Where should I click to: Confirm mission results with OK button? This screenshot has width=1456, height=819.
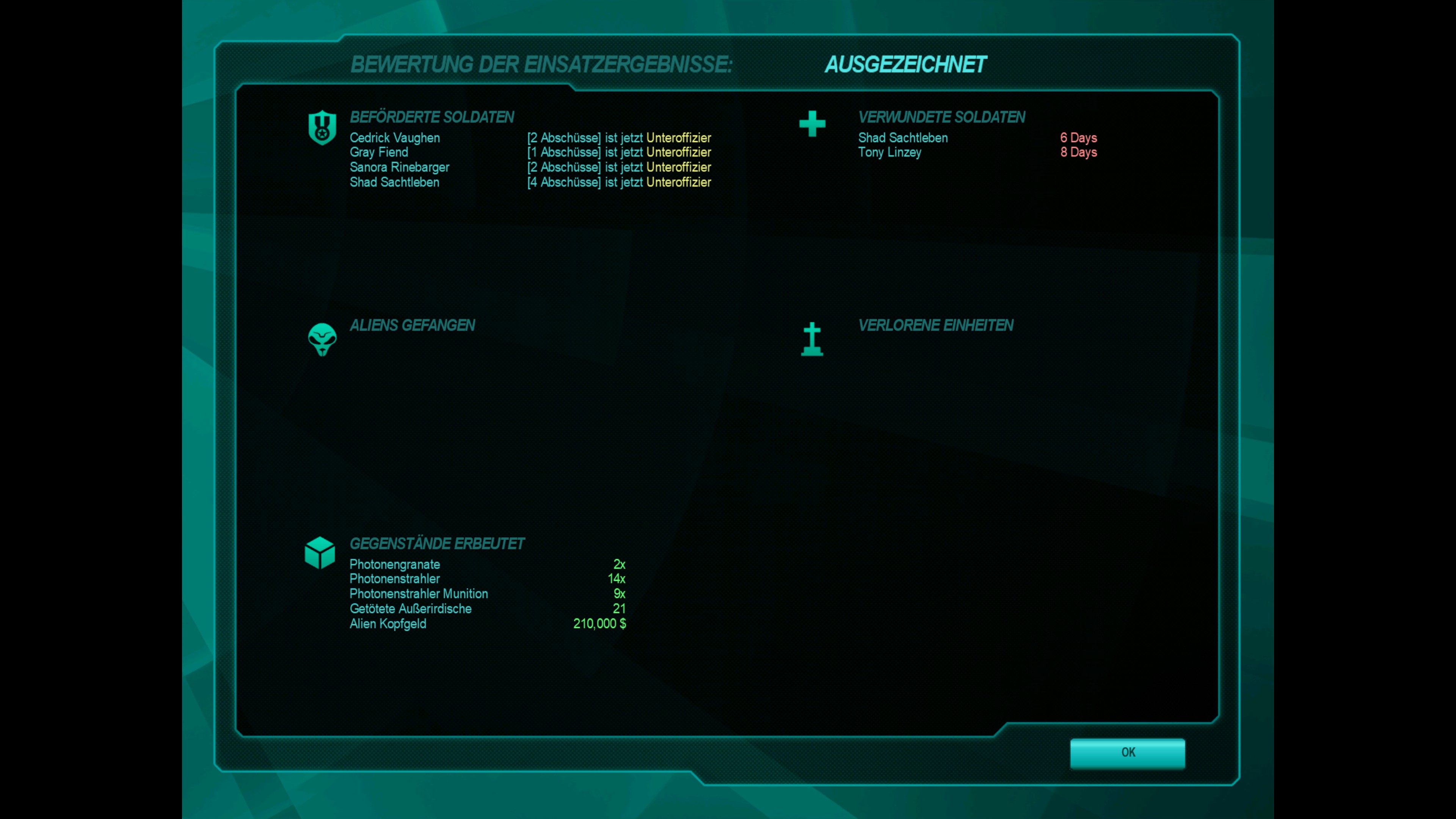(x=1127, y=753)
